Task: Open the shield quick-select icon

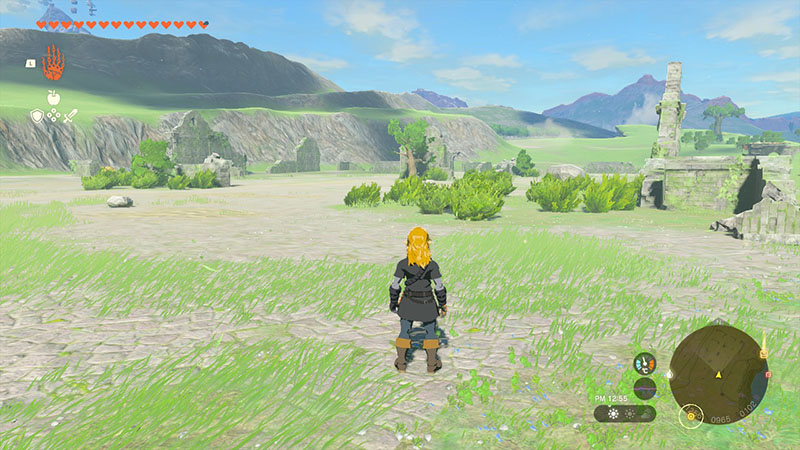Action: click(x=37, y=116)
